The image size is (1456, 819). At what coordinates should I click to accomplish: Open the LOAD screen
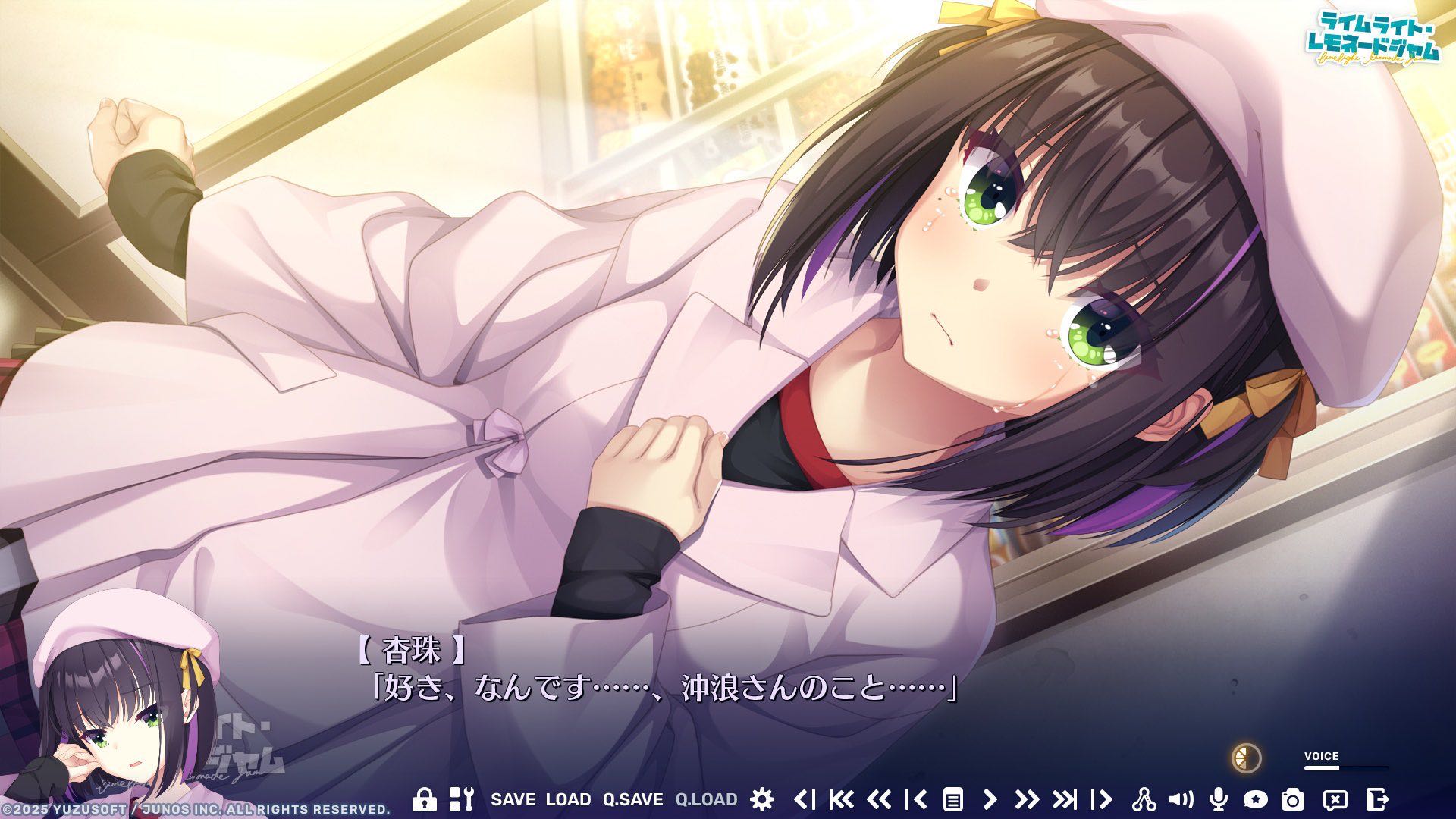click(x=568, y=799)
